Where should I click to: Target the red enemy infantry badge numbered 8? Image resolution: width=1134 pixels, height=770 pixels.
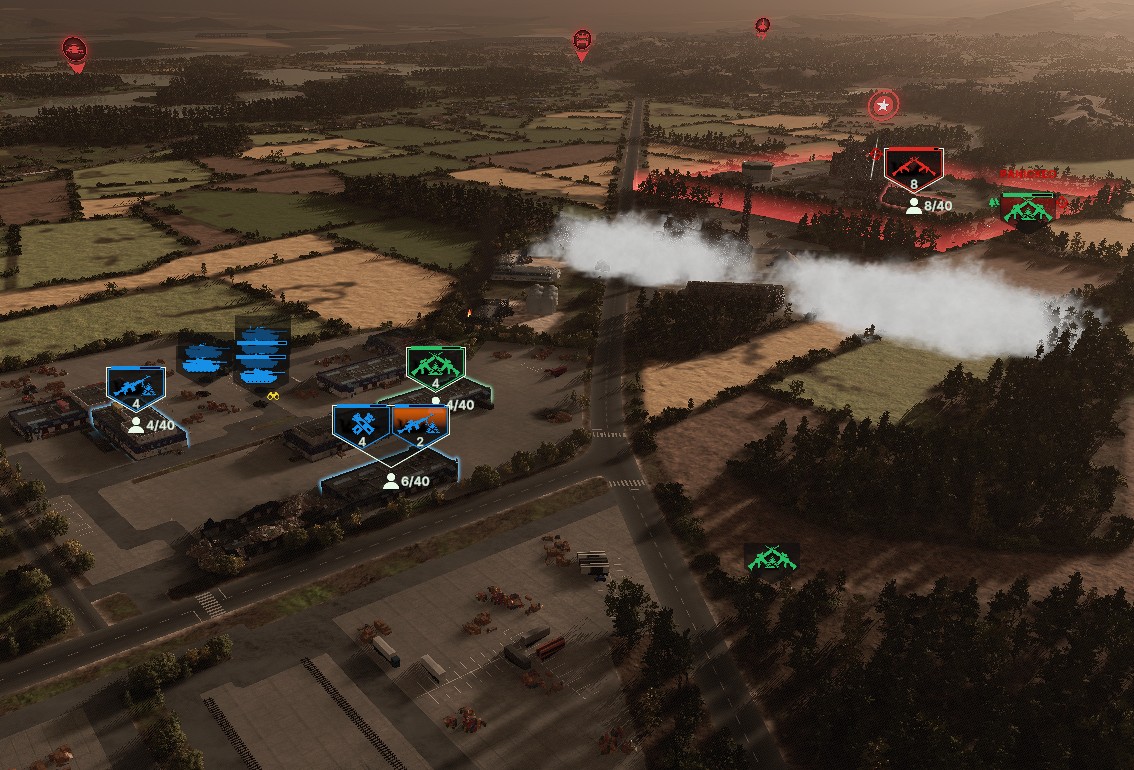tap(913, 169)
